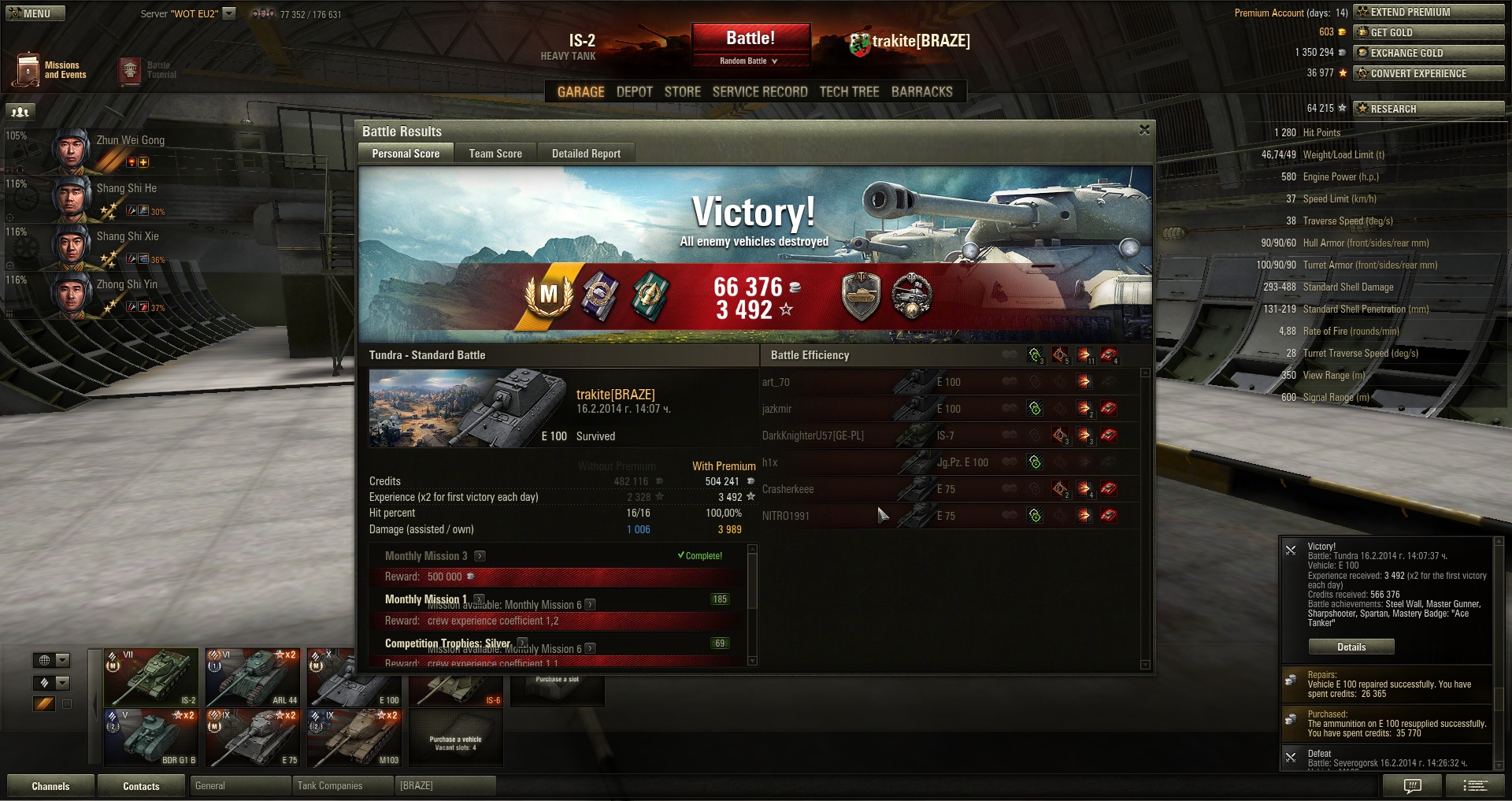Close the Battle Results window
1512x801 pixels.
(1144, 130)
